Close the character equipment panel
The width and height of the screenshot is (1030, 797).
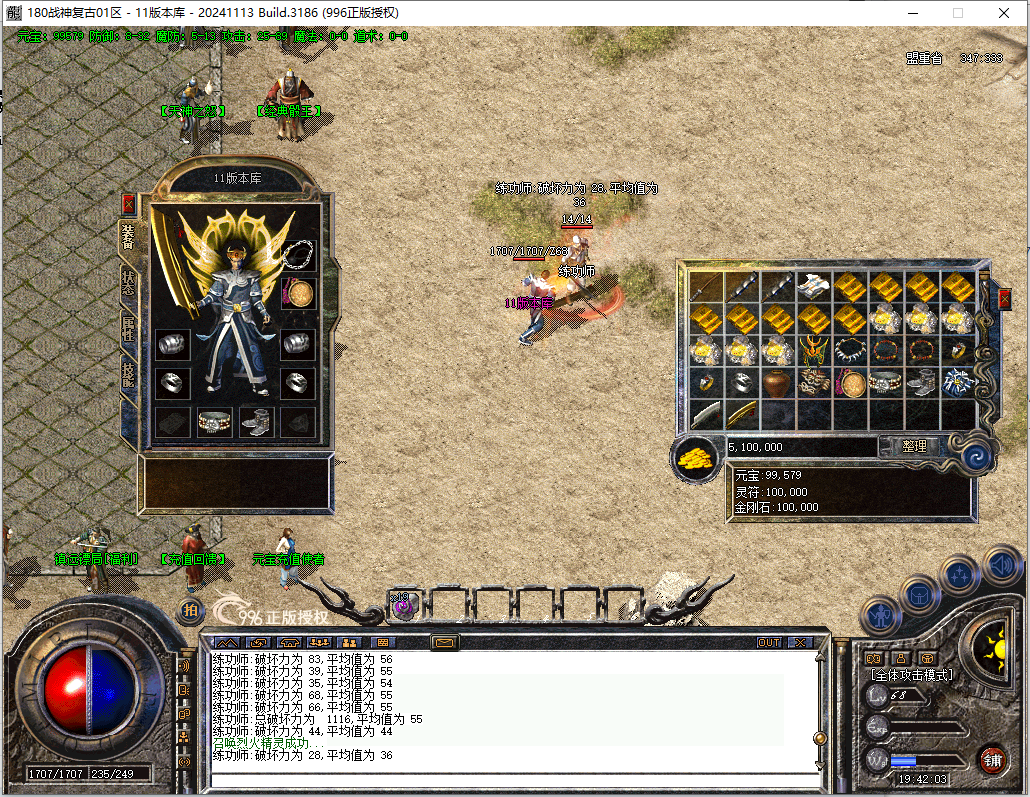click(x=128, y=204)
